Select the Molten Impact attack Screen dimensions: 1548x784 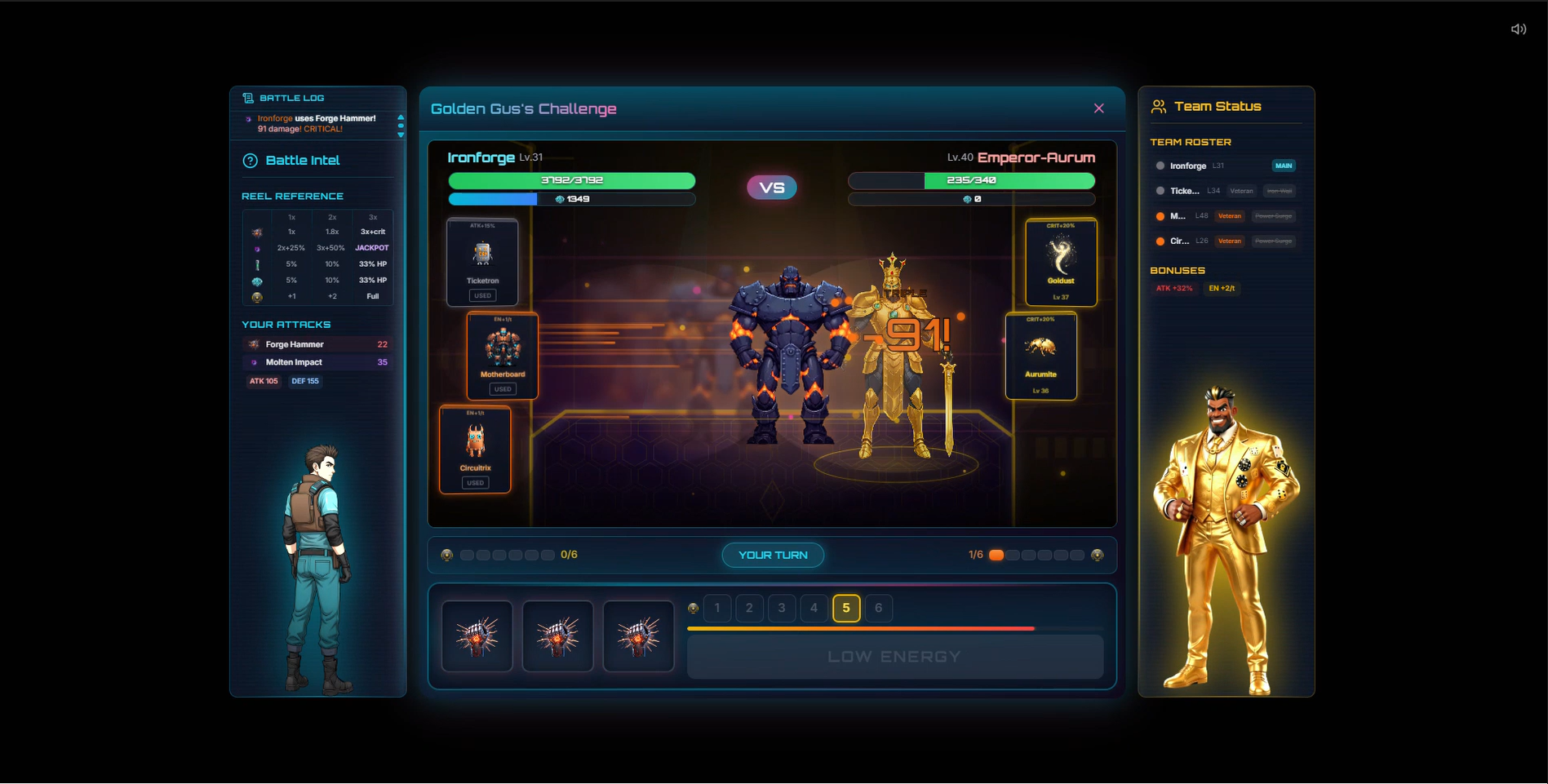point(317,361)
